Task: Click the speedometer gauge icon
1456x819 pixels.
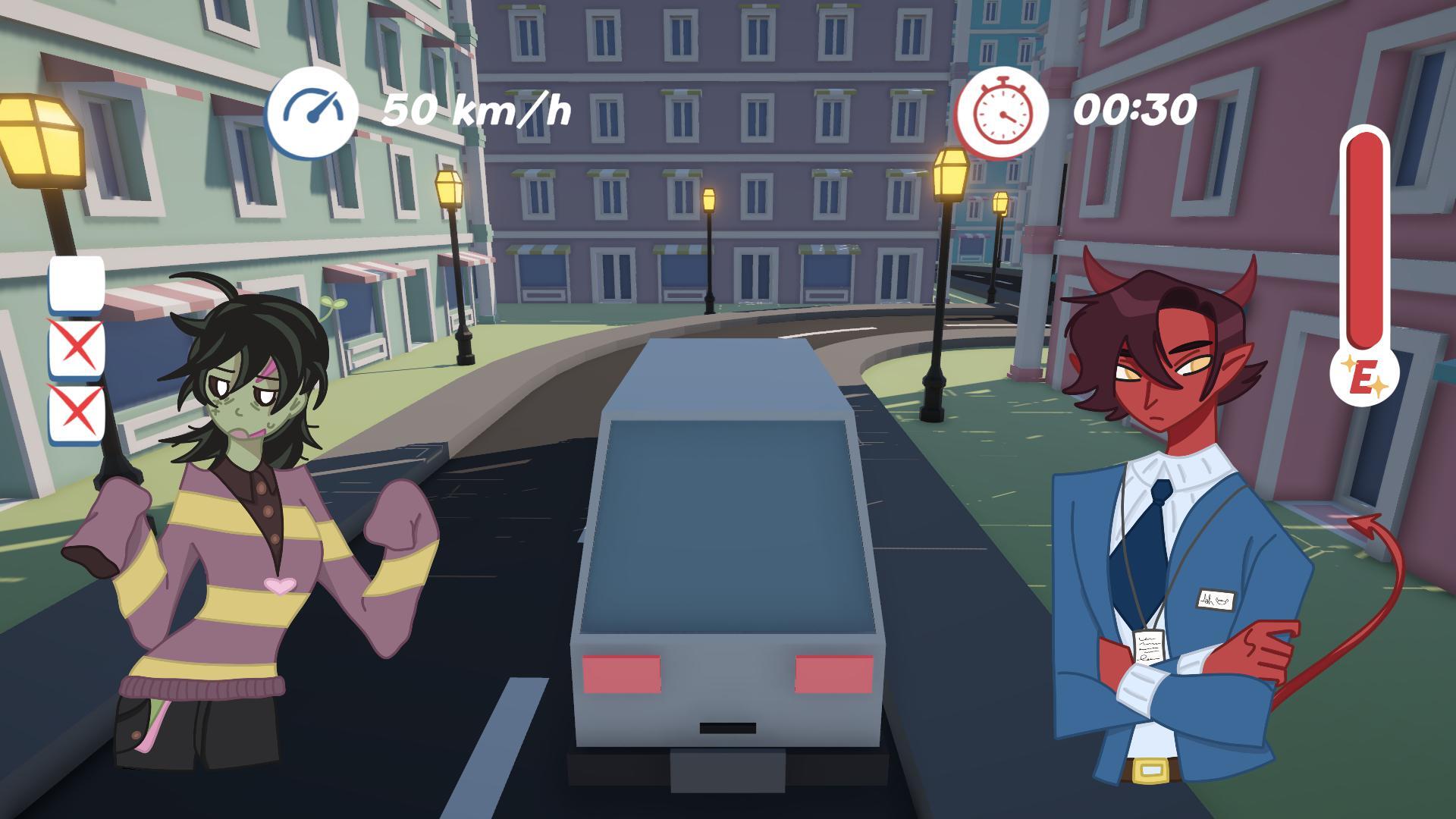Action: [313, 110]
